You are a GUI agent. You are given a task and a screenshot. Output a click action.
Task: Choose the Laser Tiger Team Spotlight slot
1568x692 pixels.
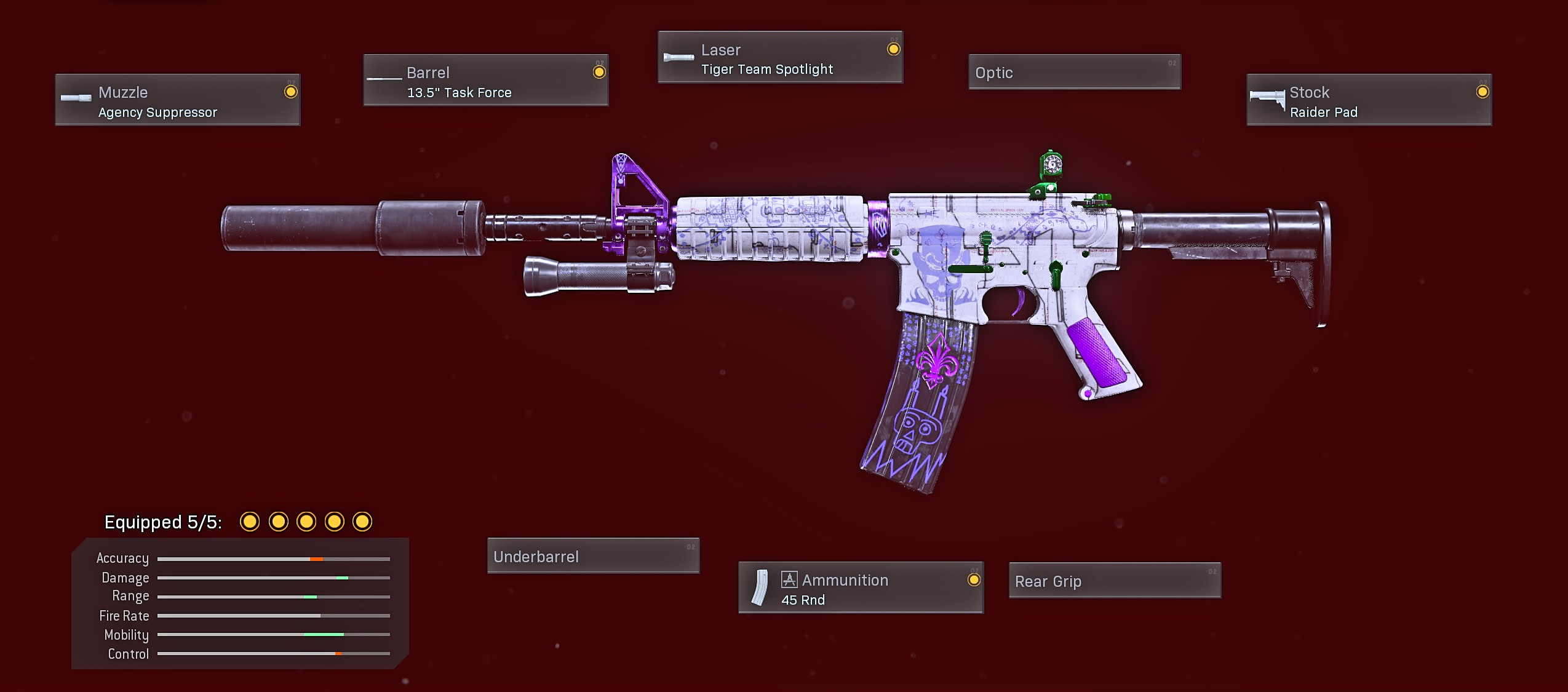780,58
